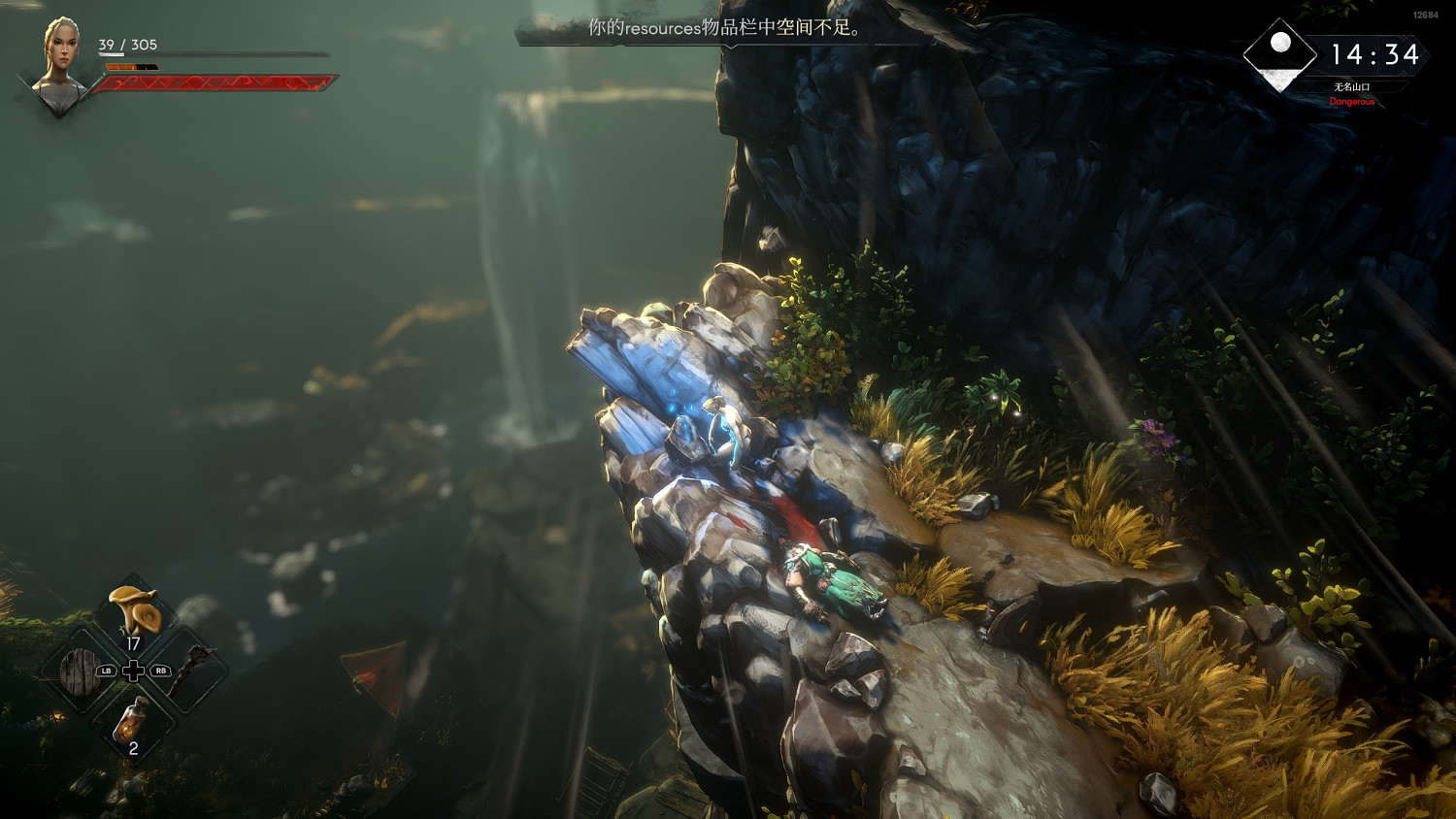1456x819 pixels.
Task: Use the glowing potion bottle slot
Action: coord(132,721)
